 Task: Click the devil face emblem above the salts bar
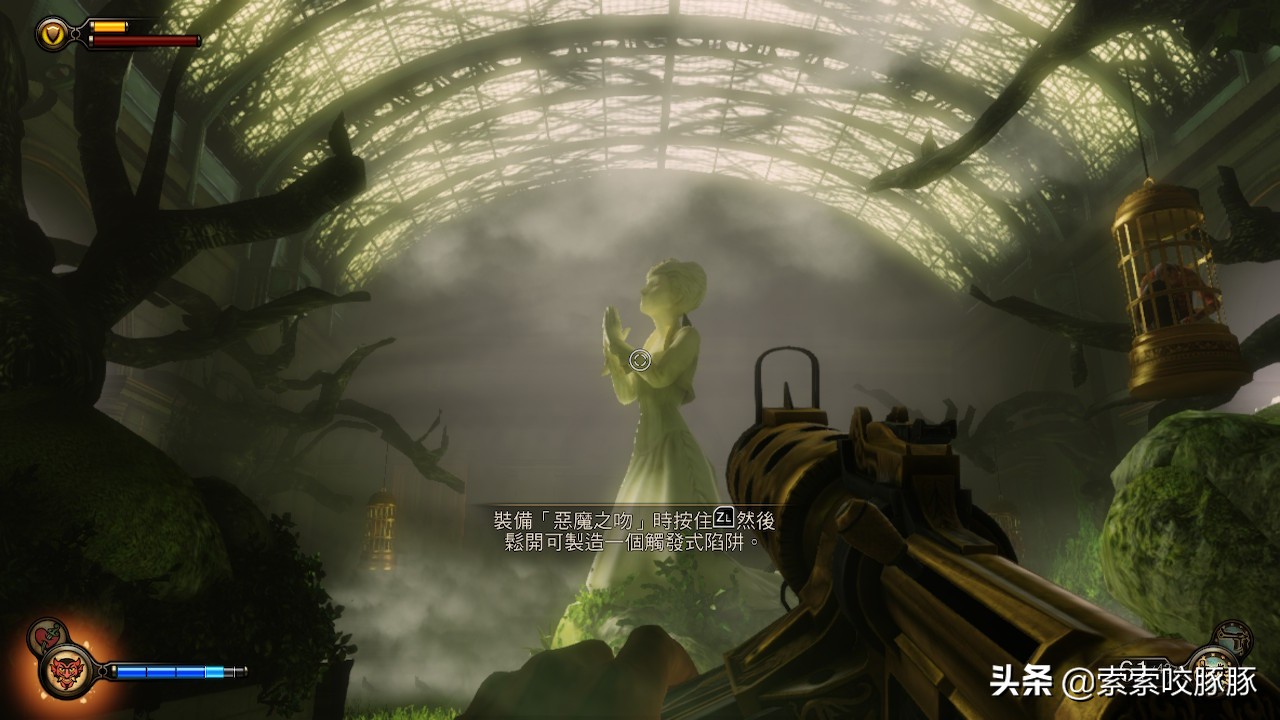pos(64,670)
